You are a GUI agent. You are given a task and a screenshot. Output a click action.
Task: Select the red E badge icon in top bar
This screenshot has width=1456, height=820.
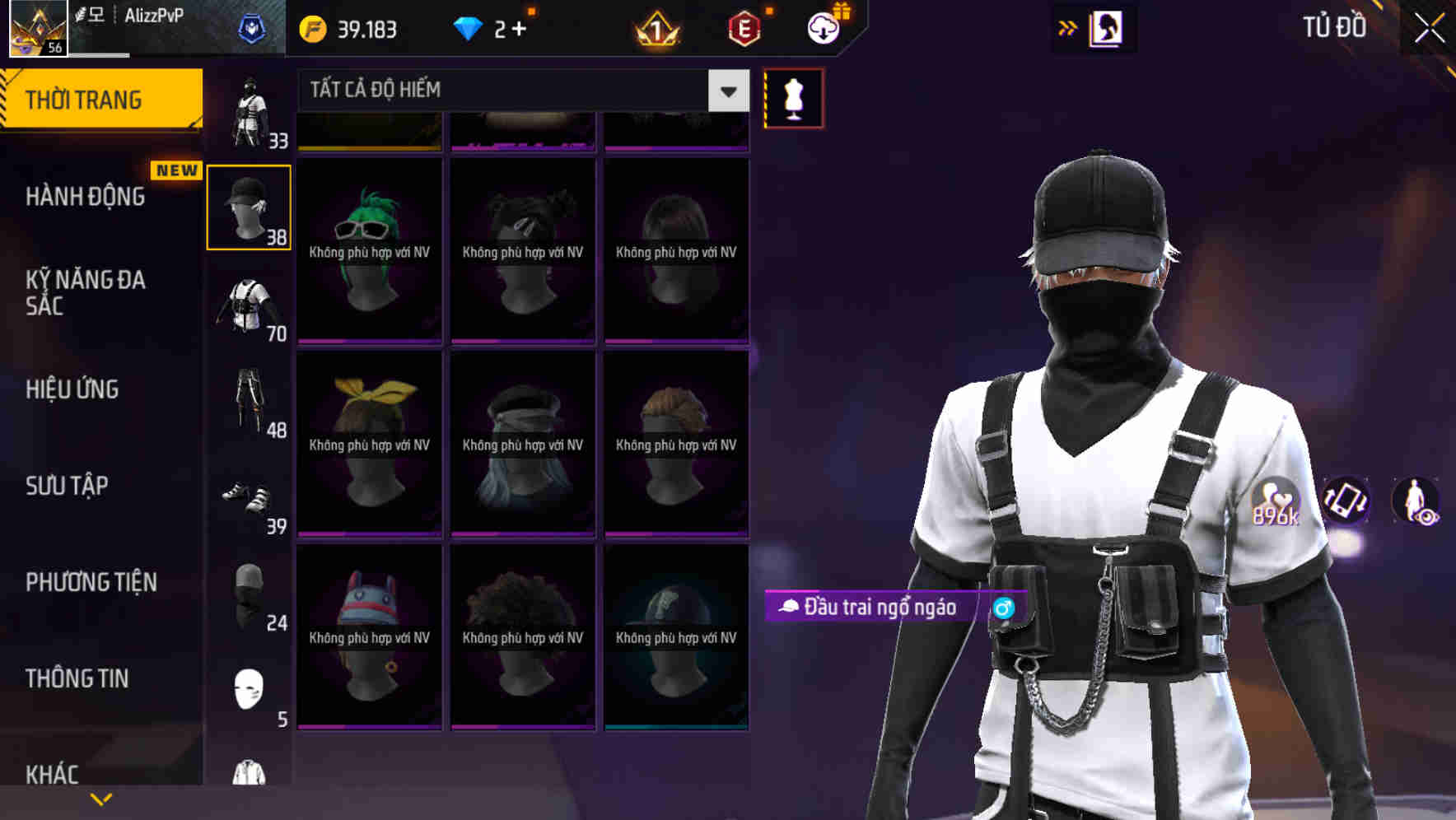pos(741,29)
